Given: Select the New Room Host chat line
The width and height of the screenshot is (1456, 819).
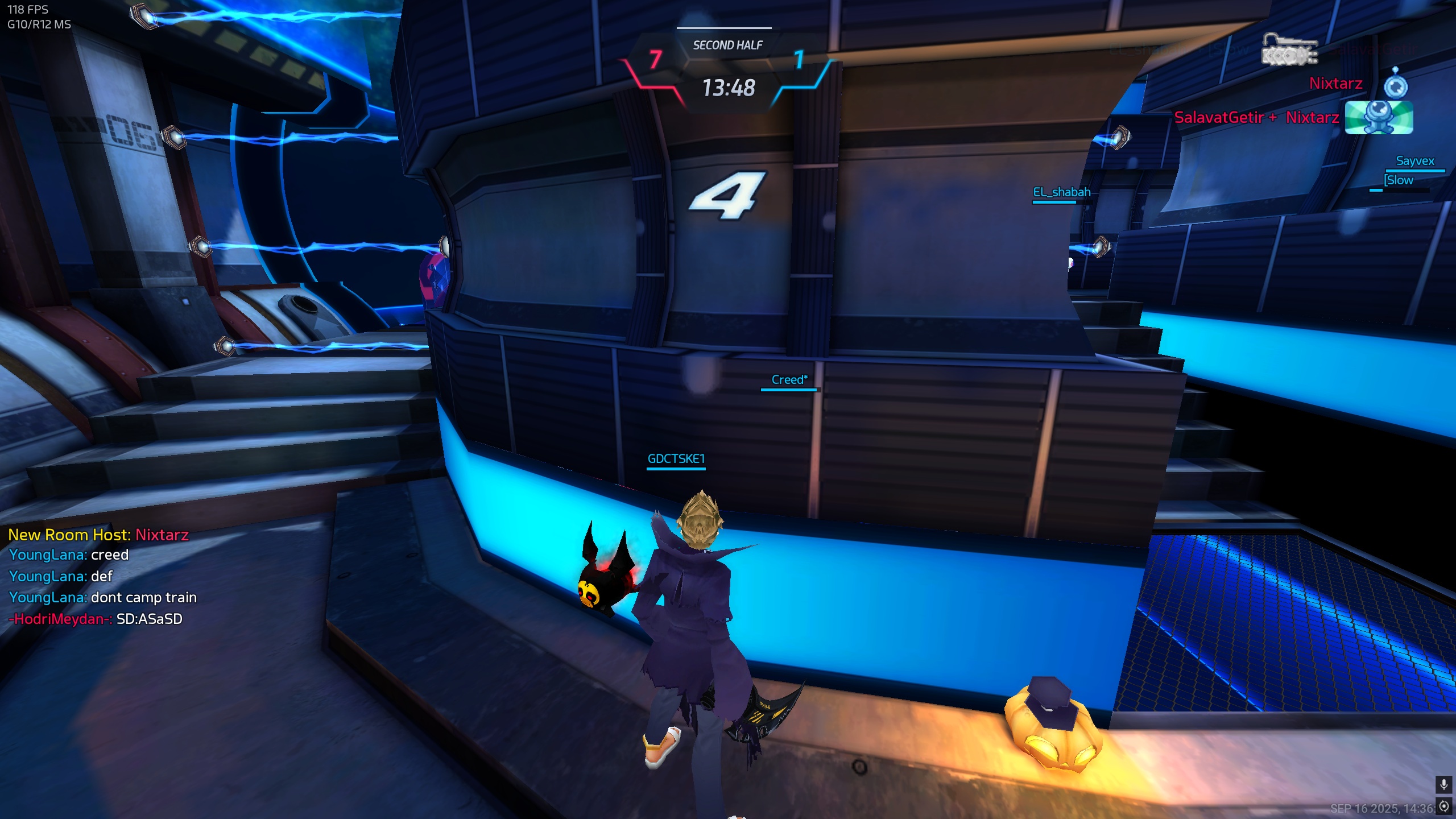Looking at the screenshot, I should pos(98,535).
